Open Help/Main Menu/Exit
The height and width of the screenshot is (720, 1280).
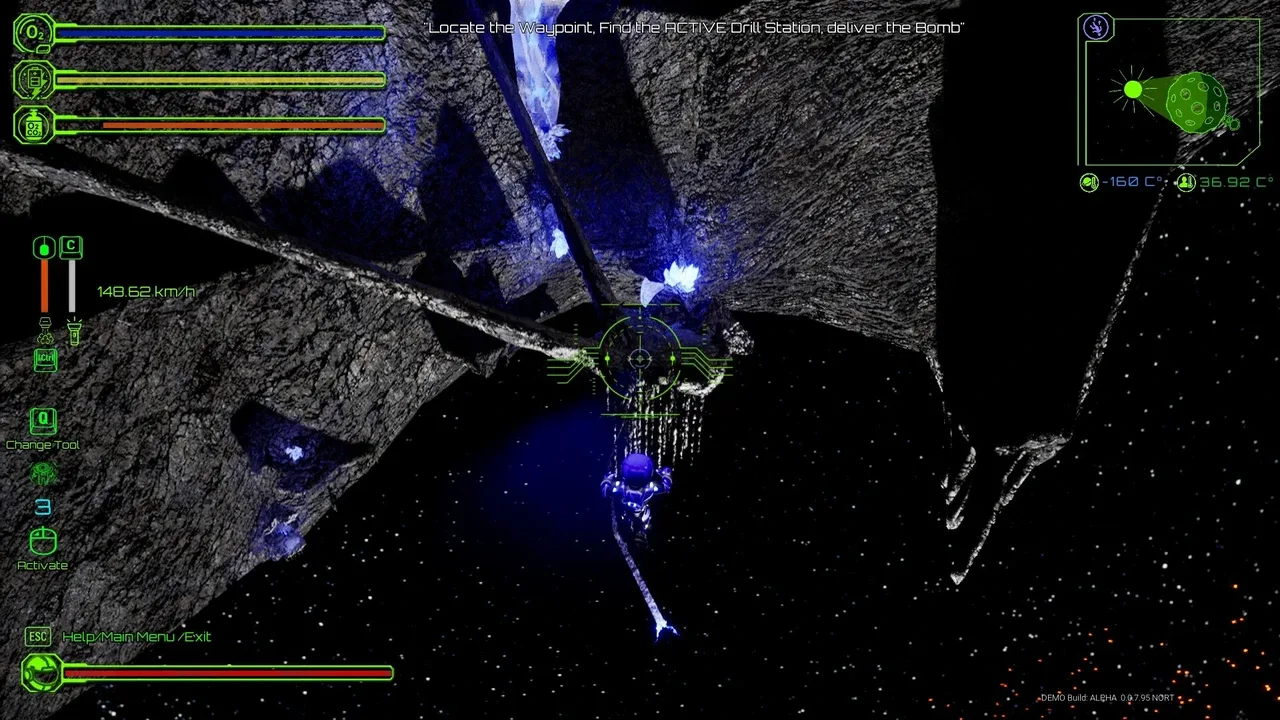(136, 637)
